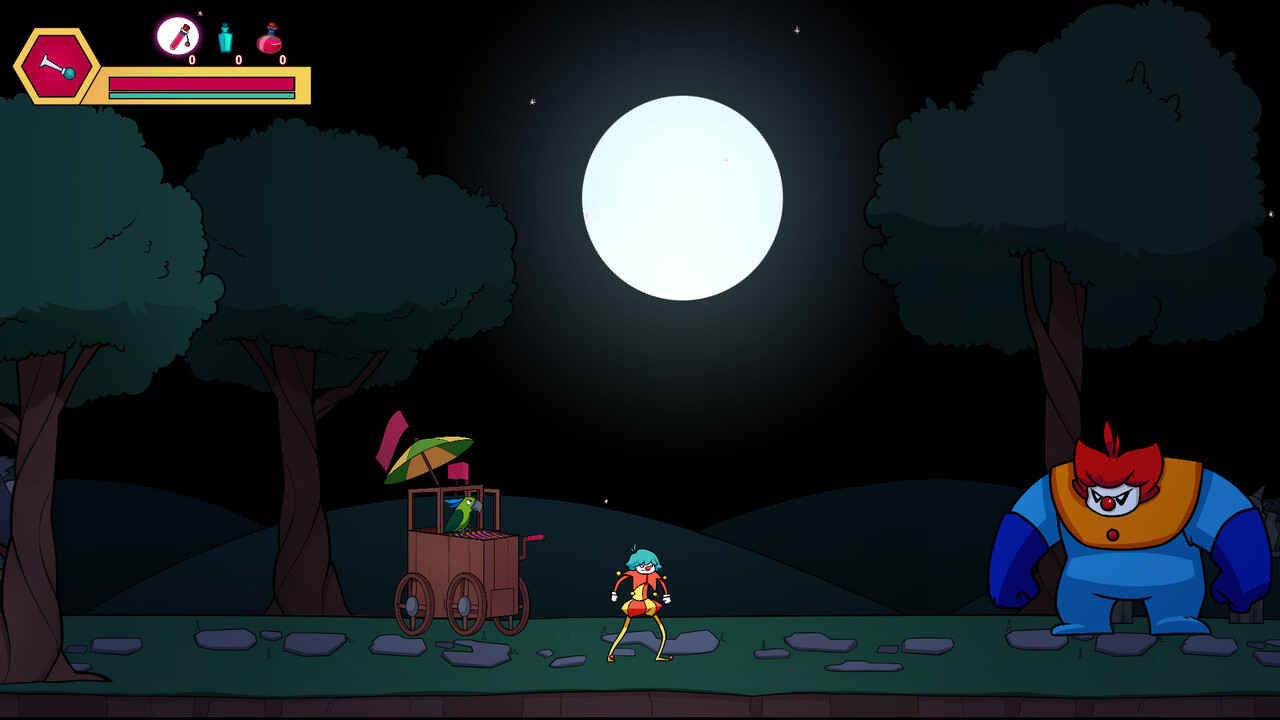Click the pink flag atop the umbrella

tap(392, 438)
